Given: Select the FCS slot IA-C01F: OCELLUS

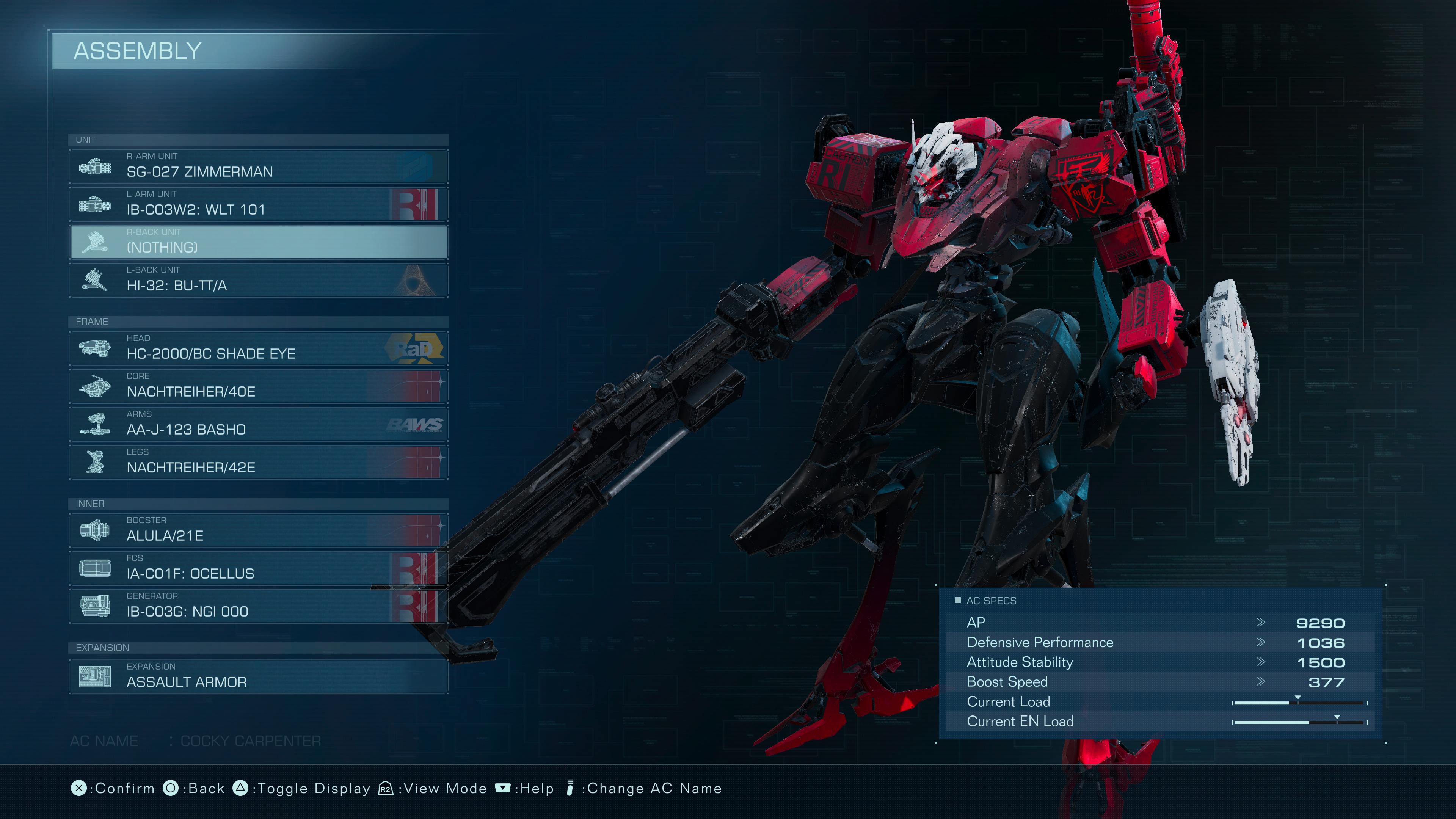Looking at the screenshot, I should coord(258,568).
